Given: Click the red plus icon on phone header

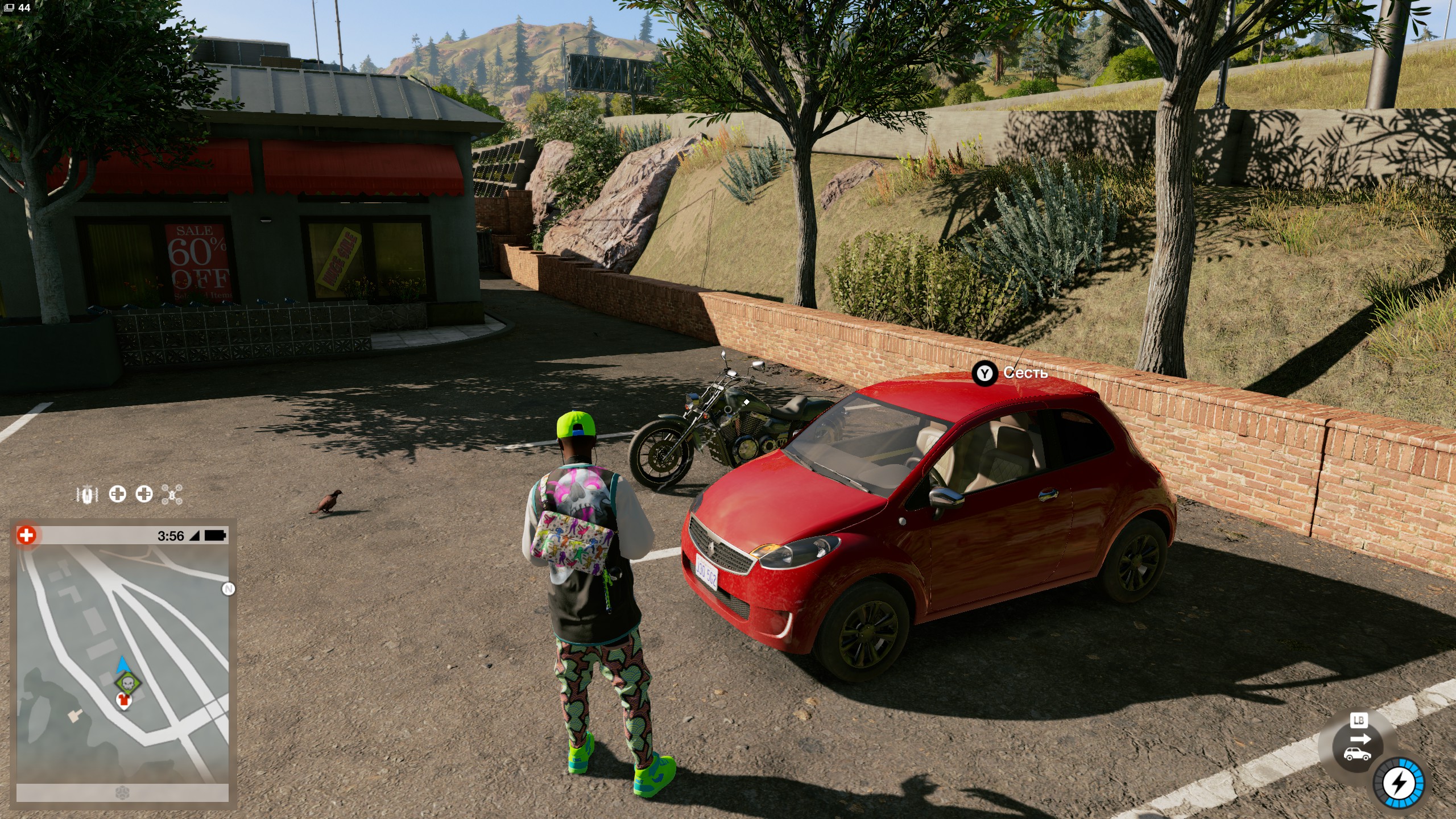Looking at the screenshot, I should (x=26, y=535).
